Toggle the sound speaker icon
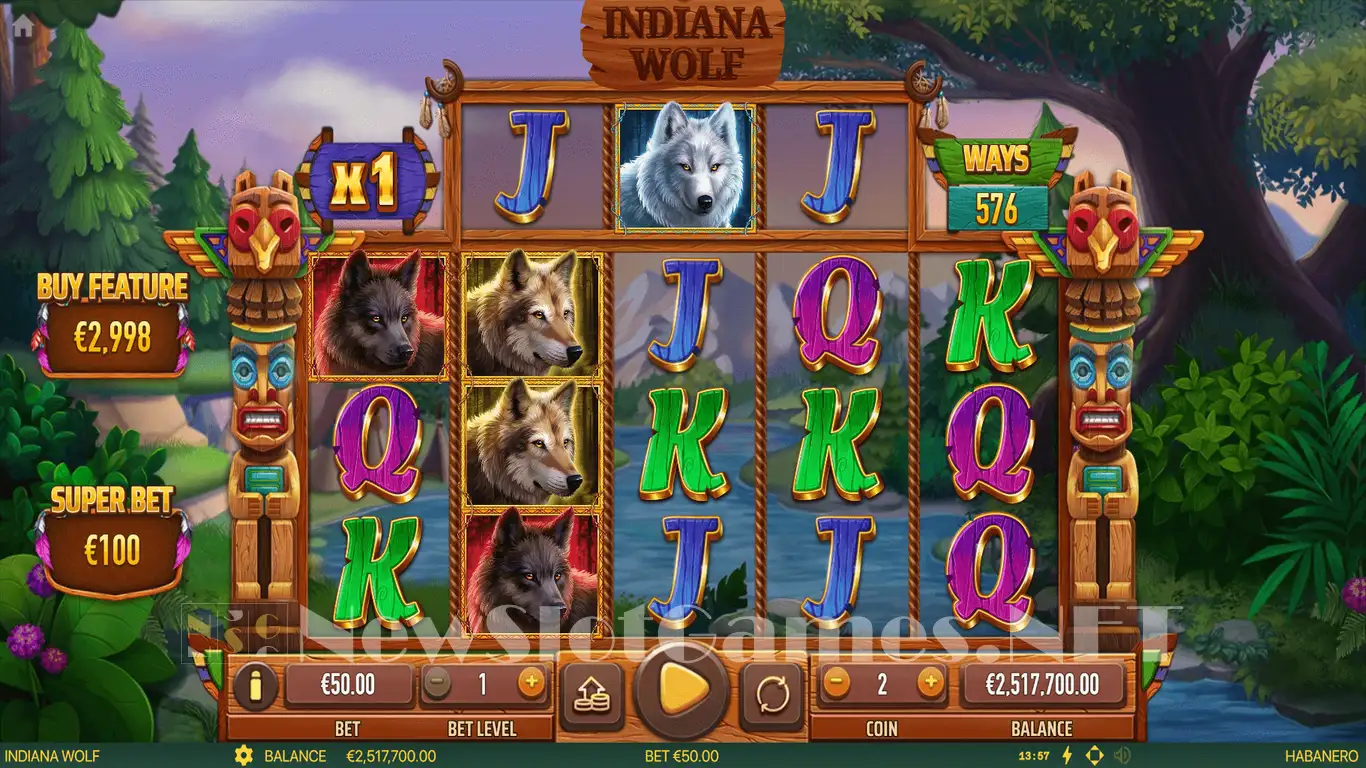This screenshot has width=1366, height=768. click(1122, 756)
